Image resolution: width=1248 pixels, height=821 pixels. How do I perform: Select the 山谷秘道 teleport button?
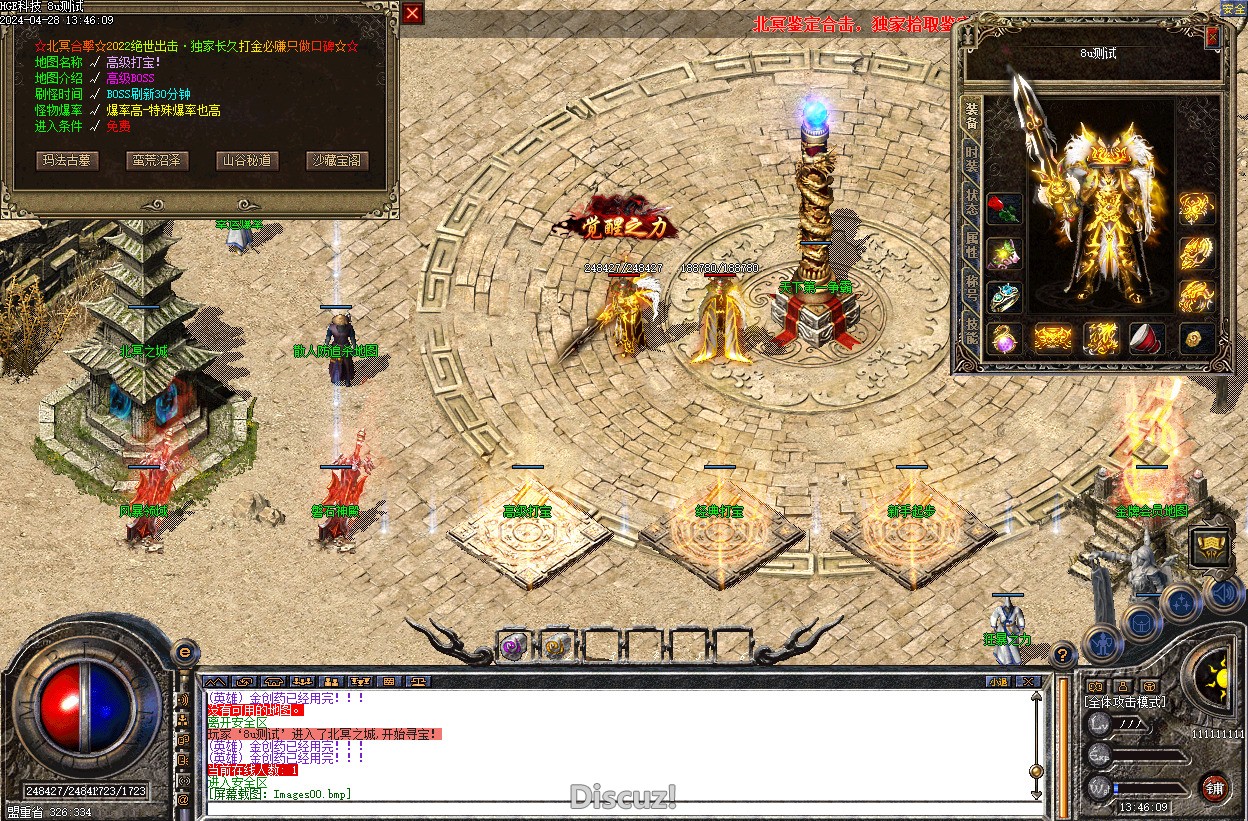point(246,160)
